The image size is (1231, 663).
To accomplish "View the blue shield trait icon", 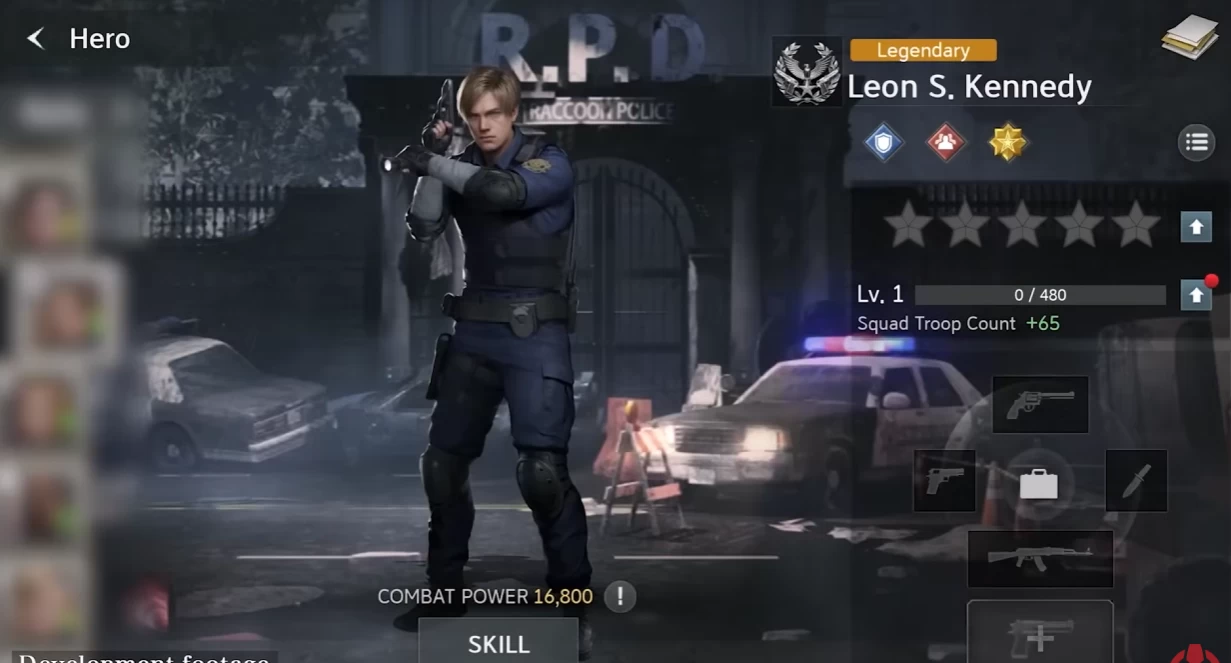I will 883,142.
